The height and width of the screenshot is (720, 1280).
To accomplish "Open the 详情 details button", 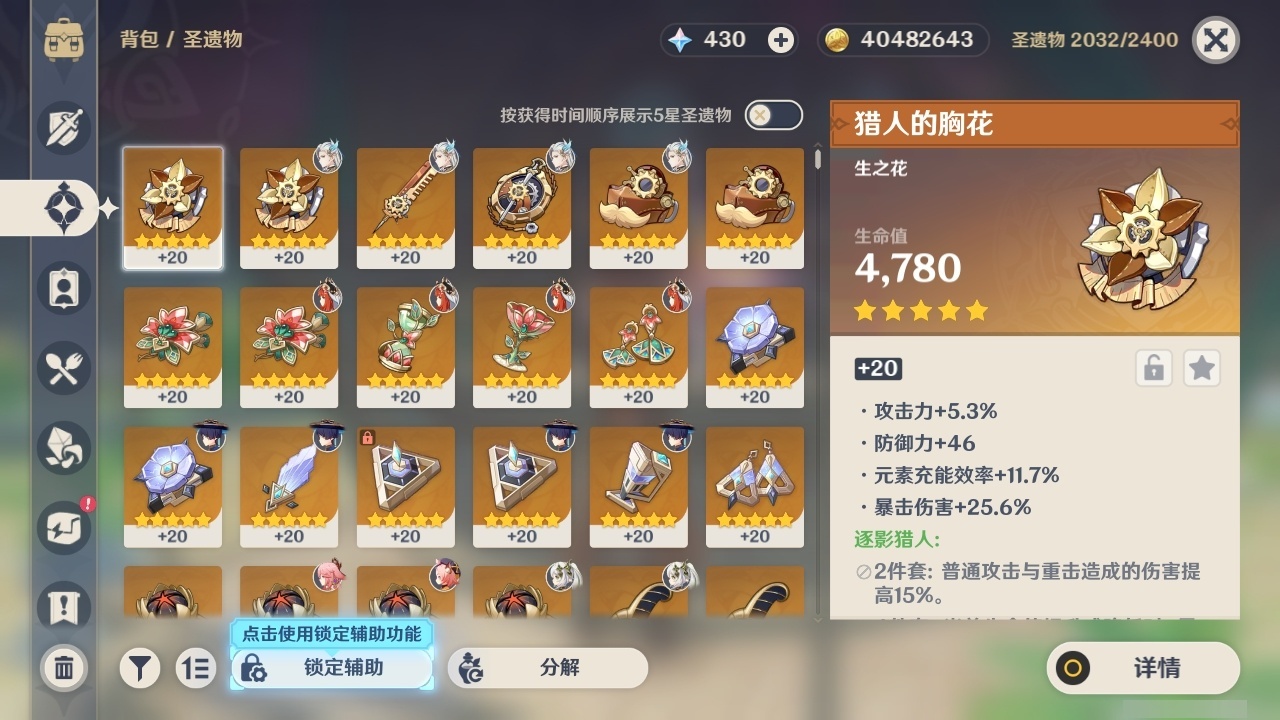I will (1143, 668).
